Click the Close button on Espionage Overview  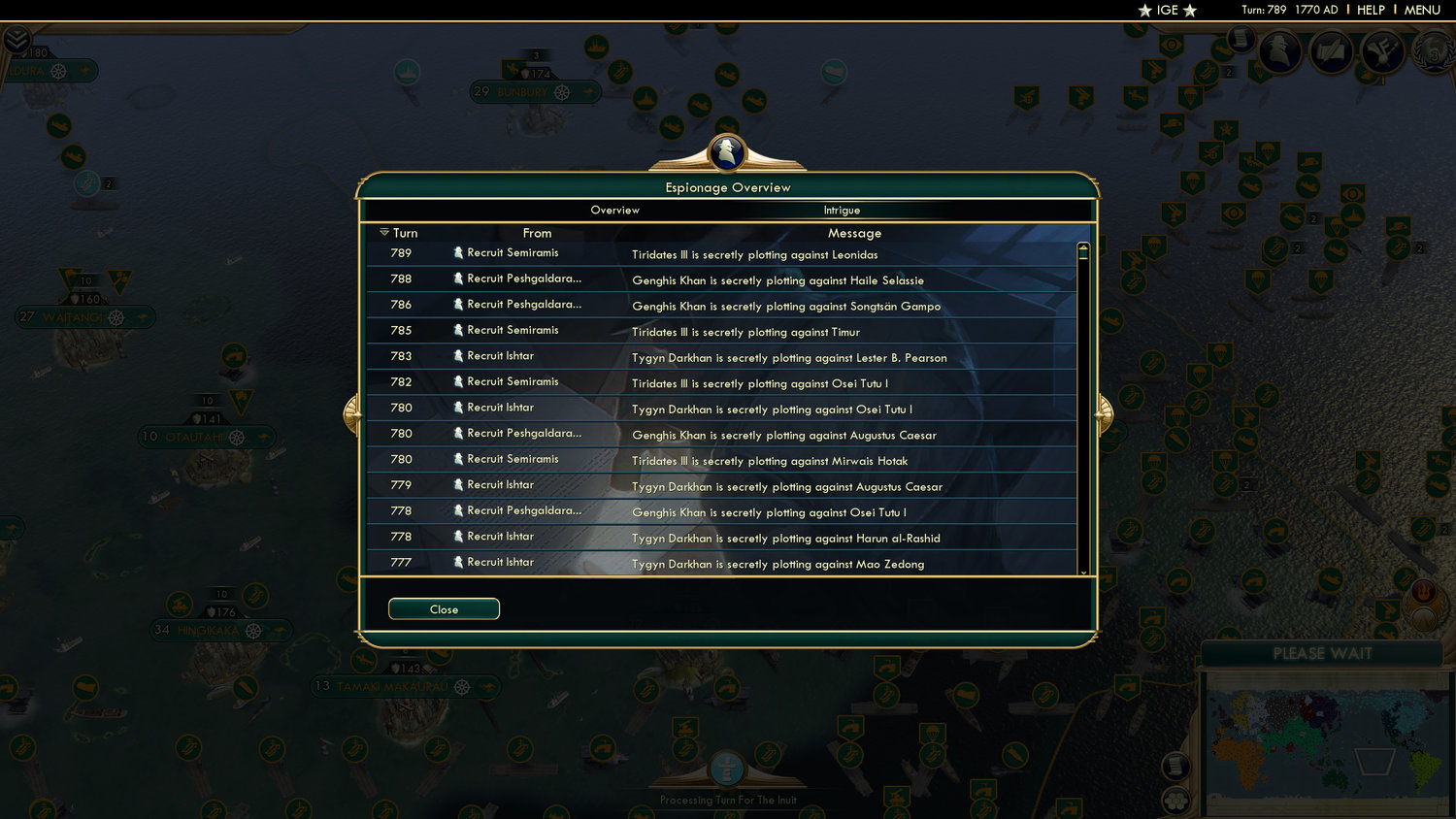[444, 608]
